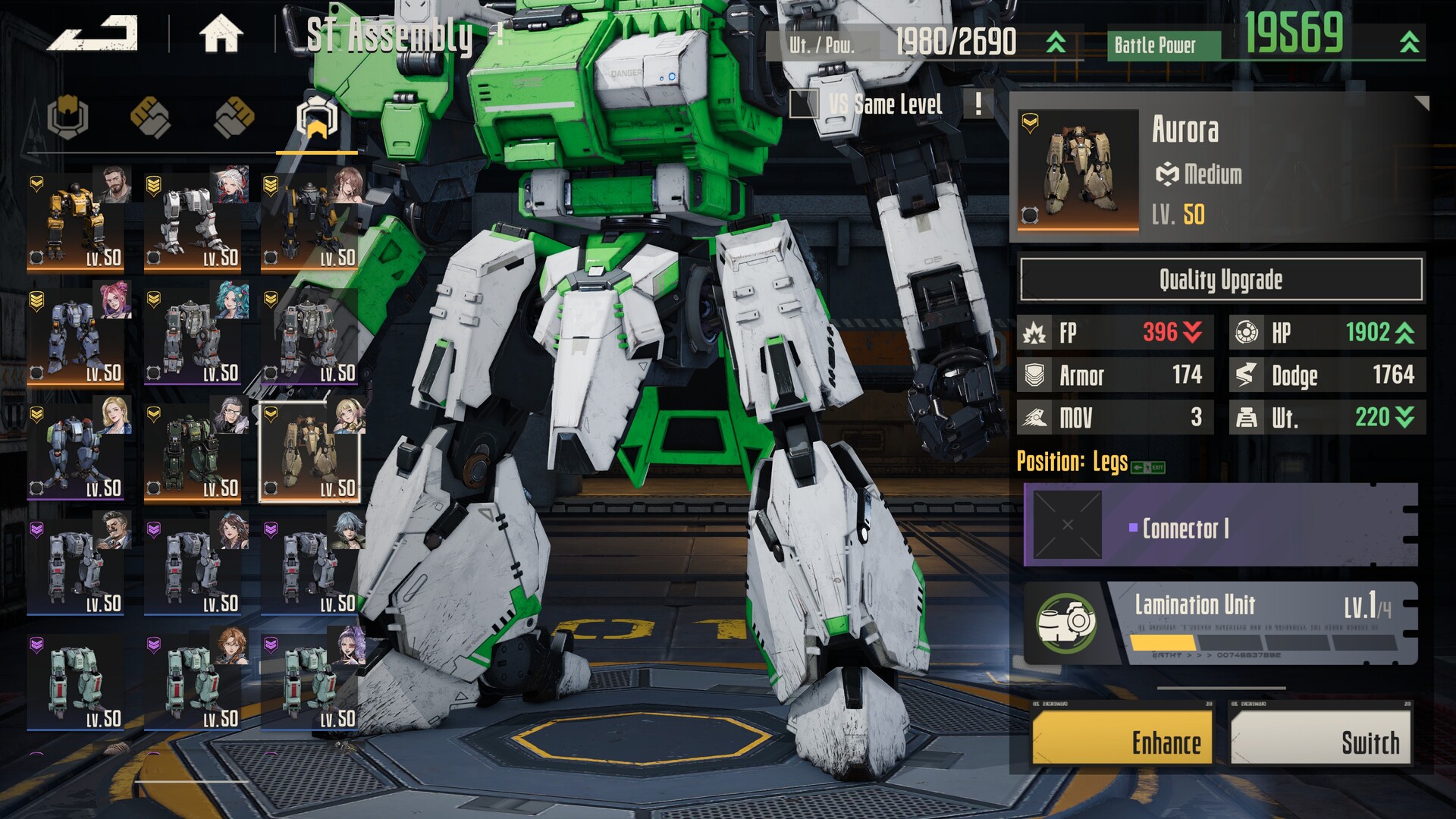Go back using the return arrow
Screen dimensions: 1456x819
(x=93, y=34)
